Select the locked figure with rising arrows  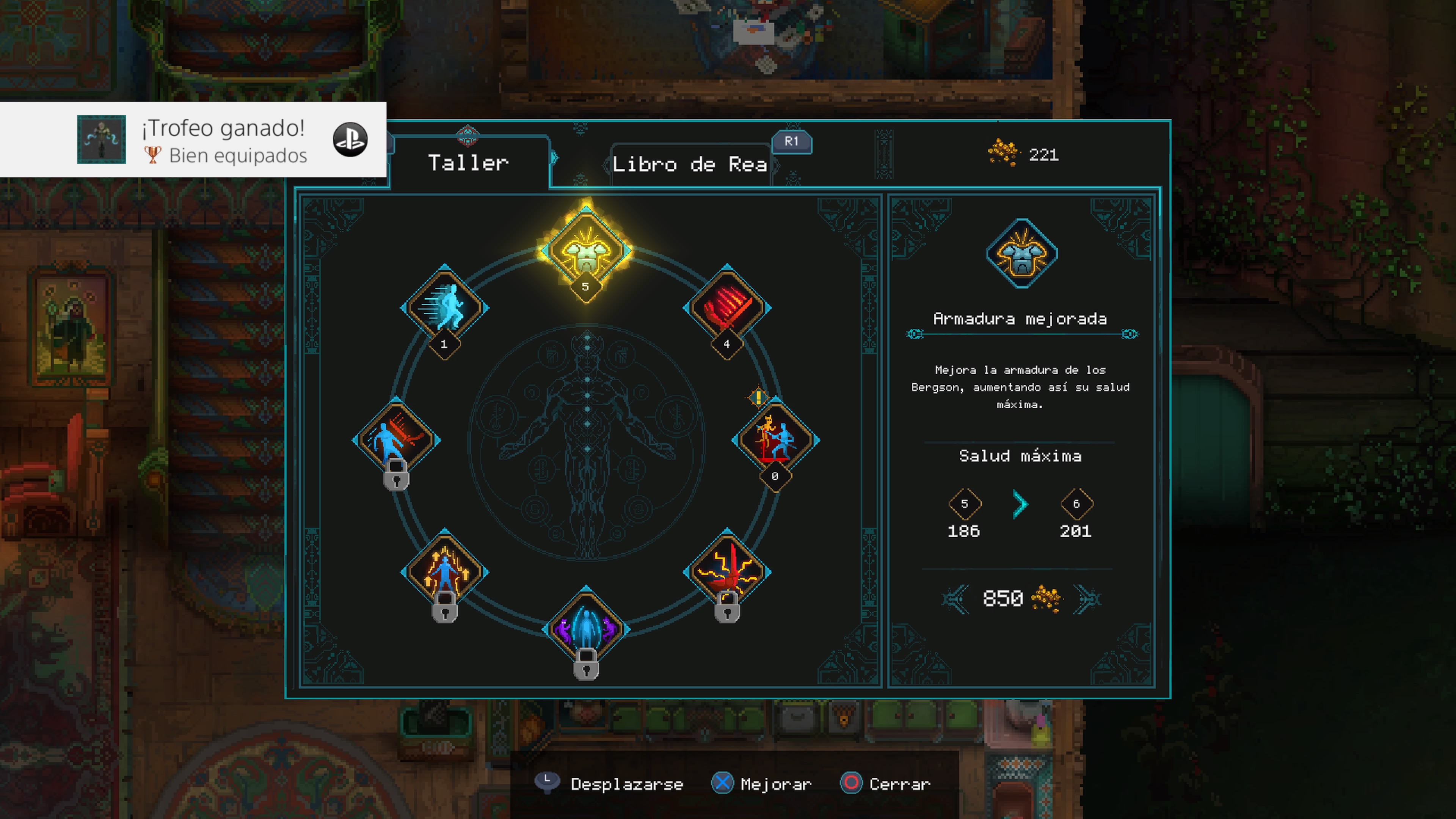[x=445, y=572]
